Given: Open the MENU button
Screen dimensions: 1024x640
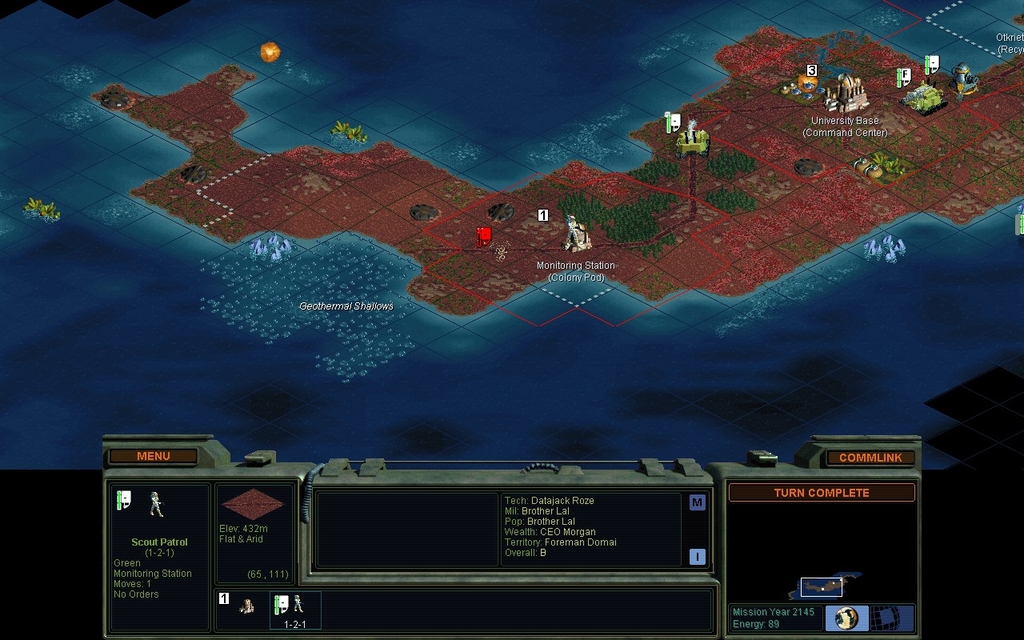Looking at the screenshot, I should (x=153, y=456).
